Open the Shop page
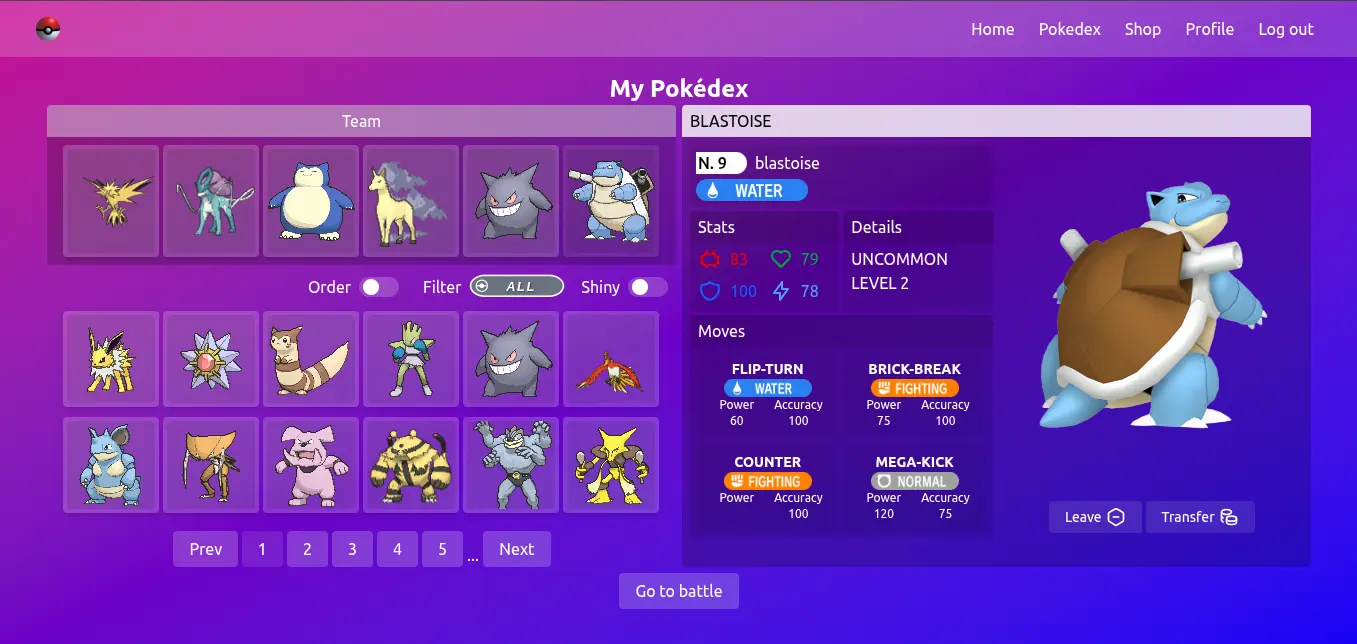This screenshot has width=1357, height=644. [x=1142, y=29]
